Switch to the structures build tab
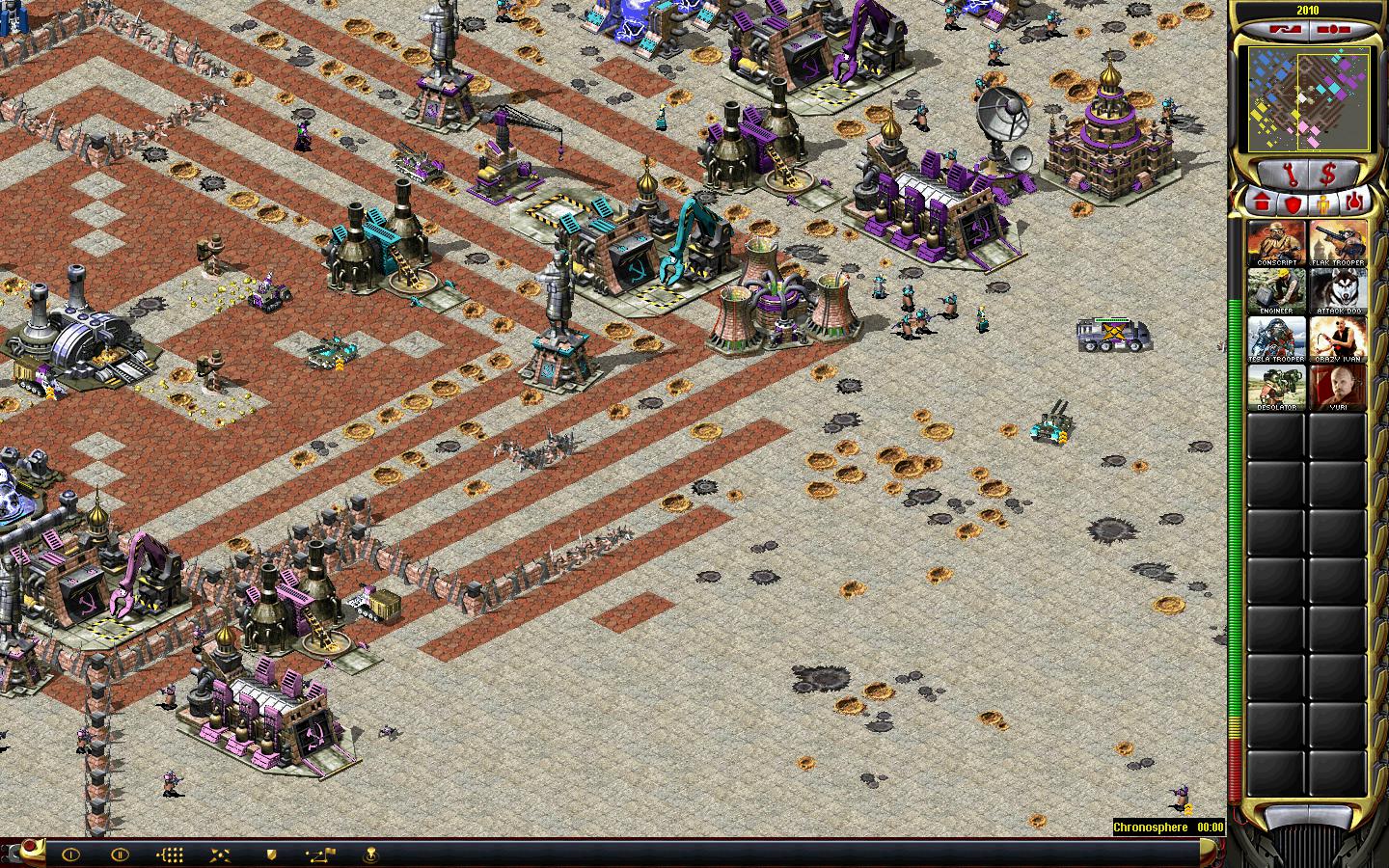Viewport: 1389px width, 868px height. 1261,203
